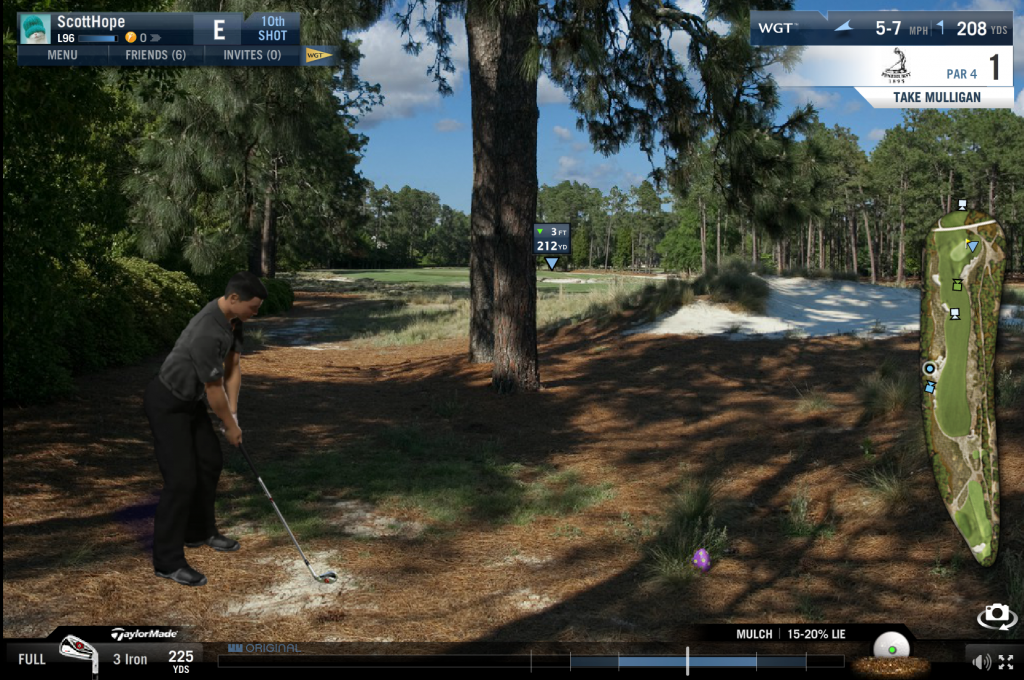
Task: Click the course hole overview minimap
Action: click(962, 390)
